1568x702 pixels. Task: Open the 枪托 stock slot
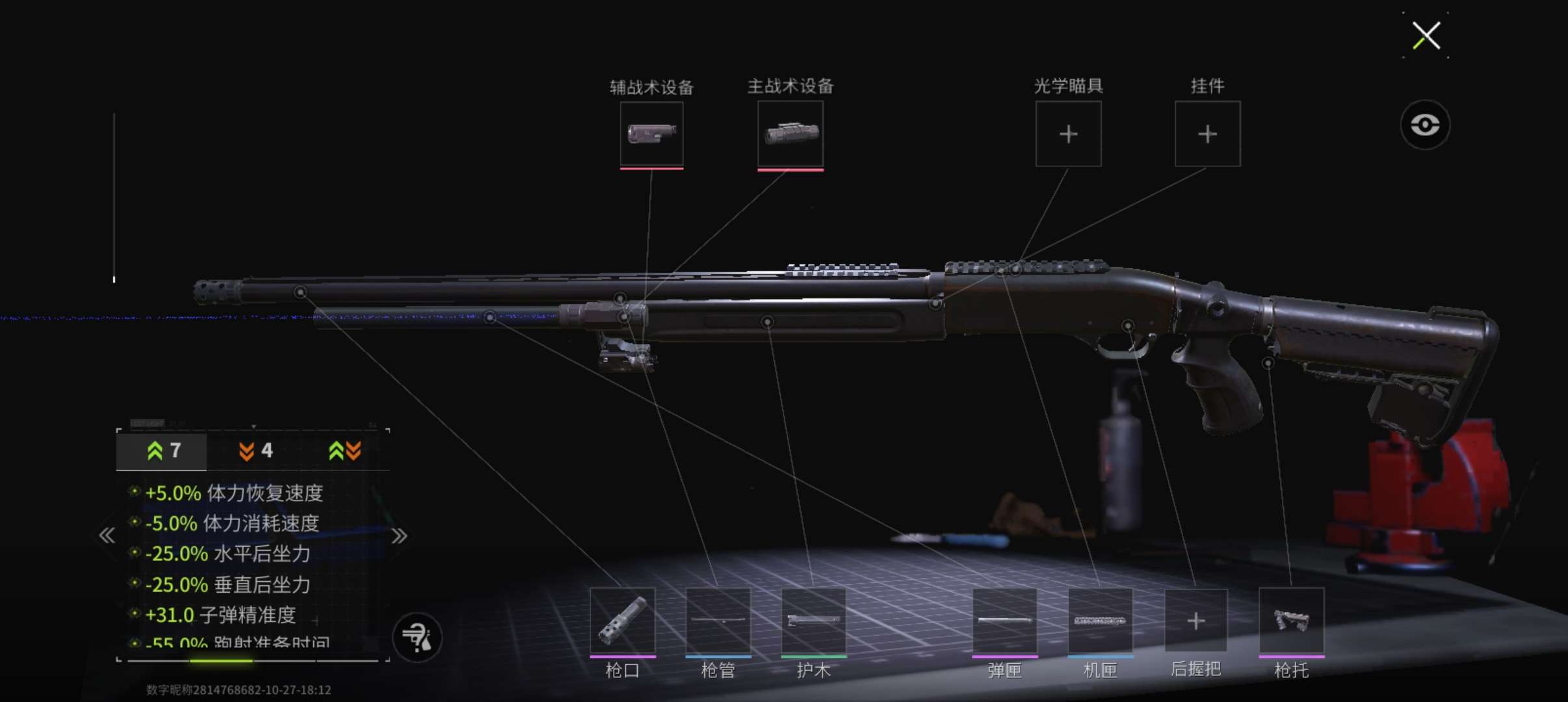pyautogui.click(x=1291, y=621)
